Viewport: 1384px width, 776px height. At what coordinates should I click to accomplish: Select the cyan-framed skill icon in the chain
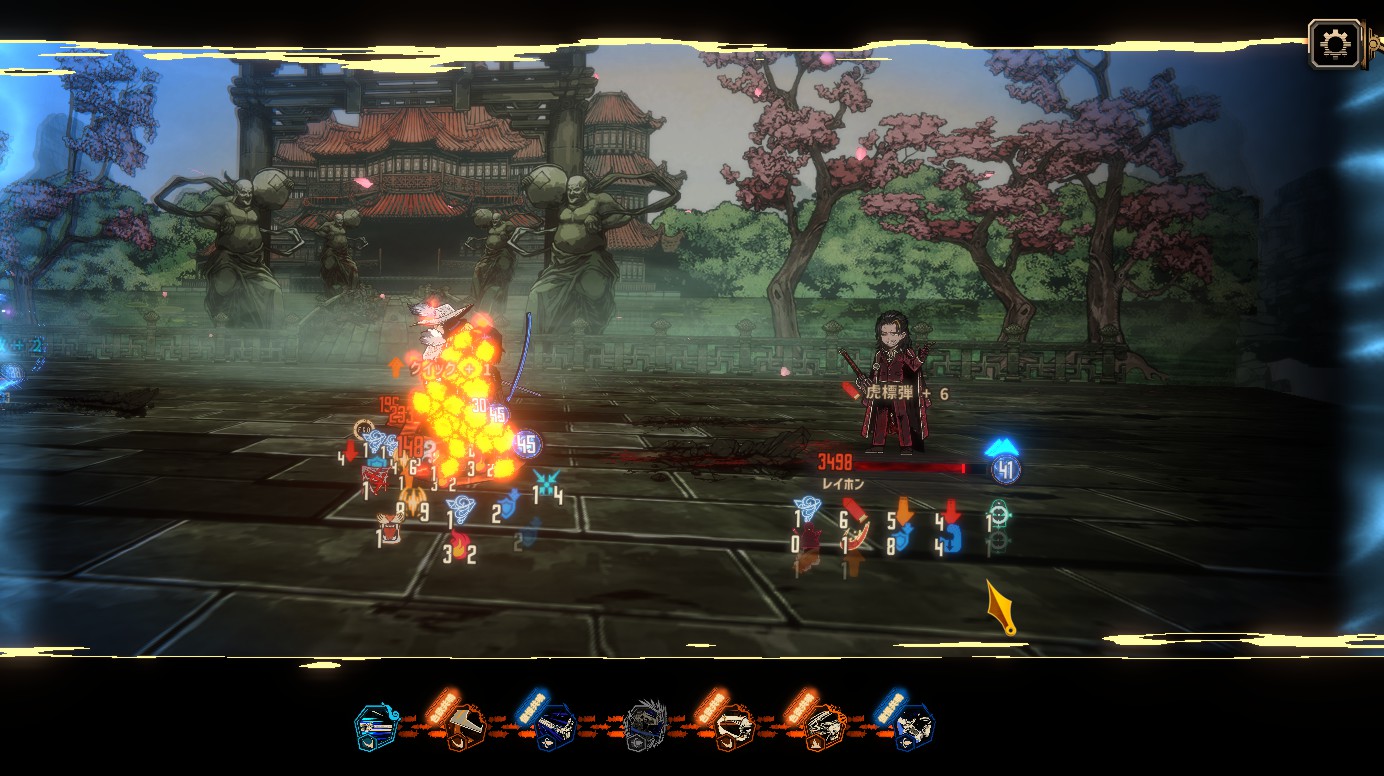377,727
